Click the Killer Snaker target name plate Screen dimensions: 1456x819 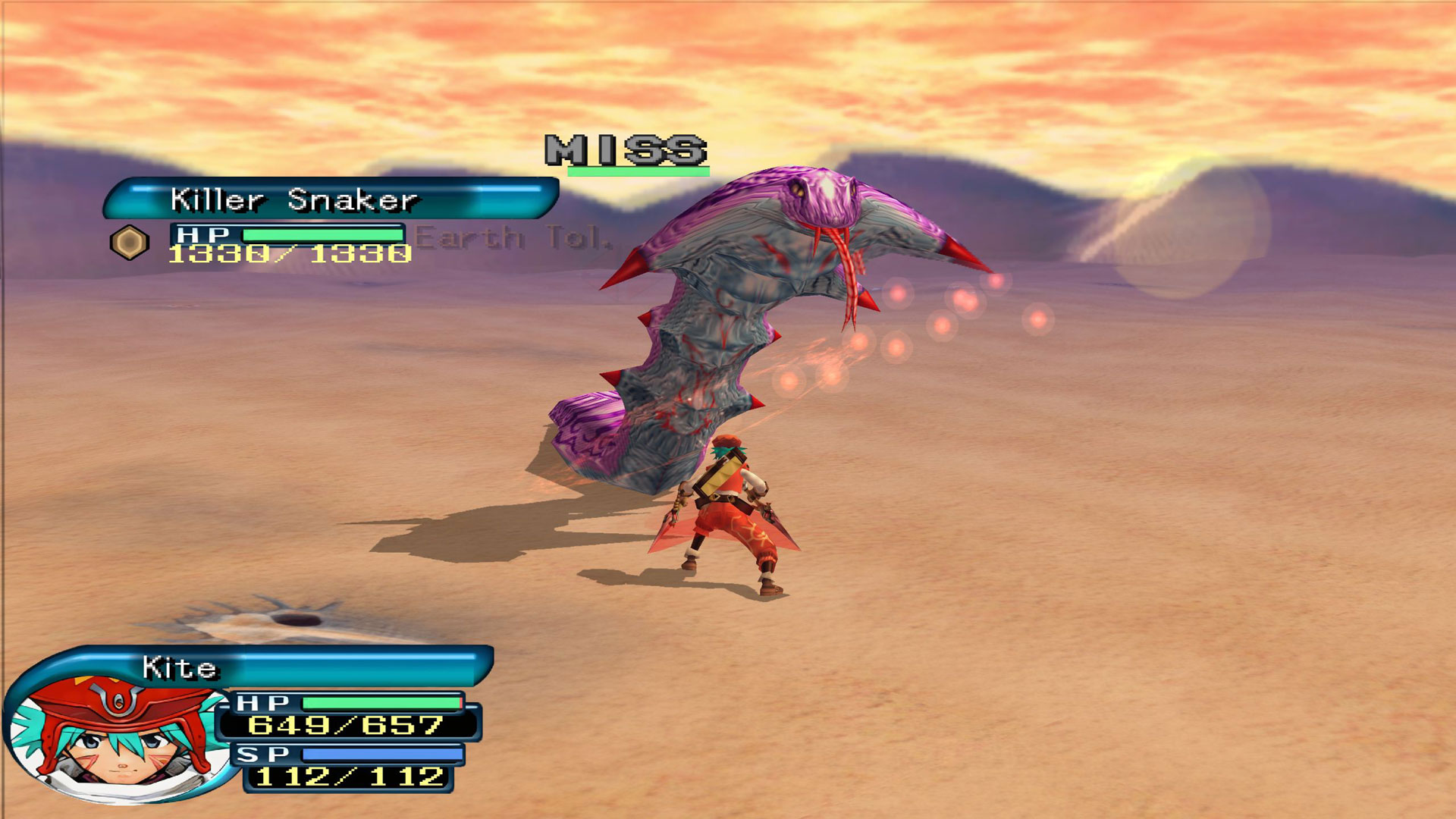(x=331, y=199)
